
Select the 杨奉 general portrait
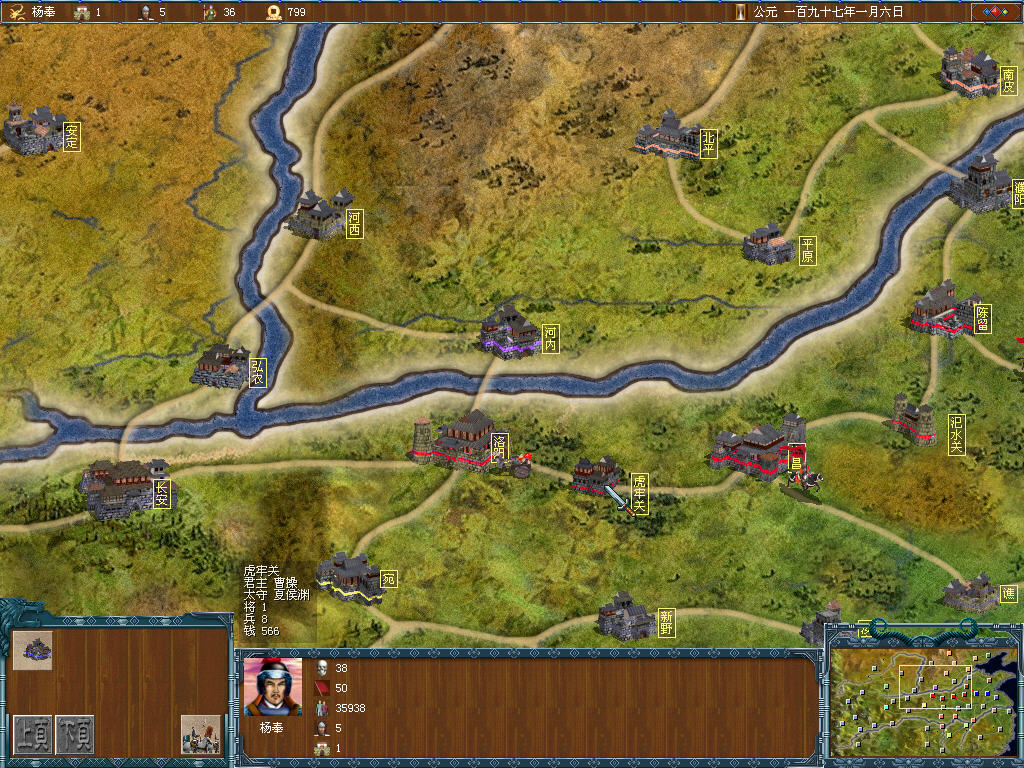pos(272,687)
